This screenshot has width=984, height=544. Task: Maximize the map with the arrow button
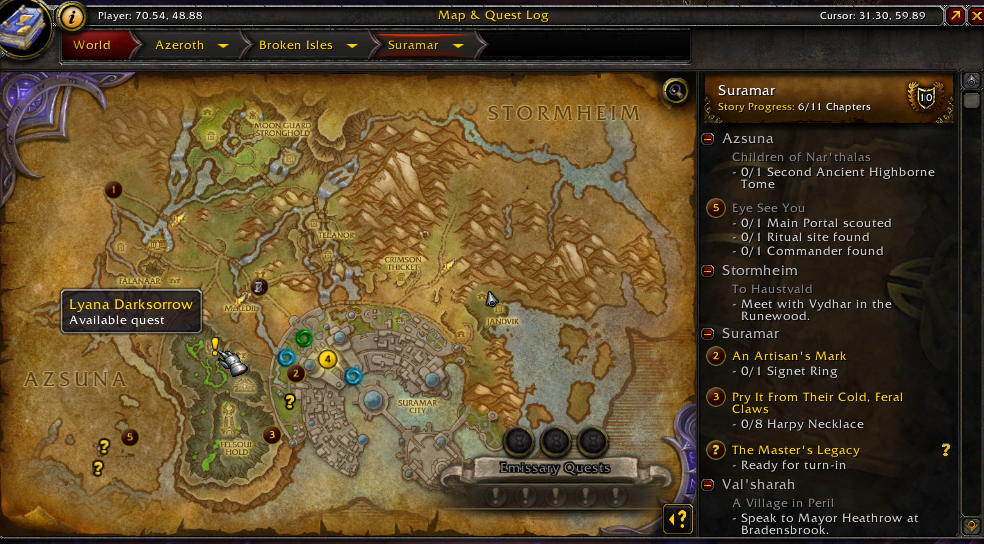pos(955,15)
